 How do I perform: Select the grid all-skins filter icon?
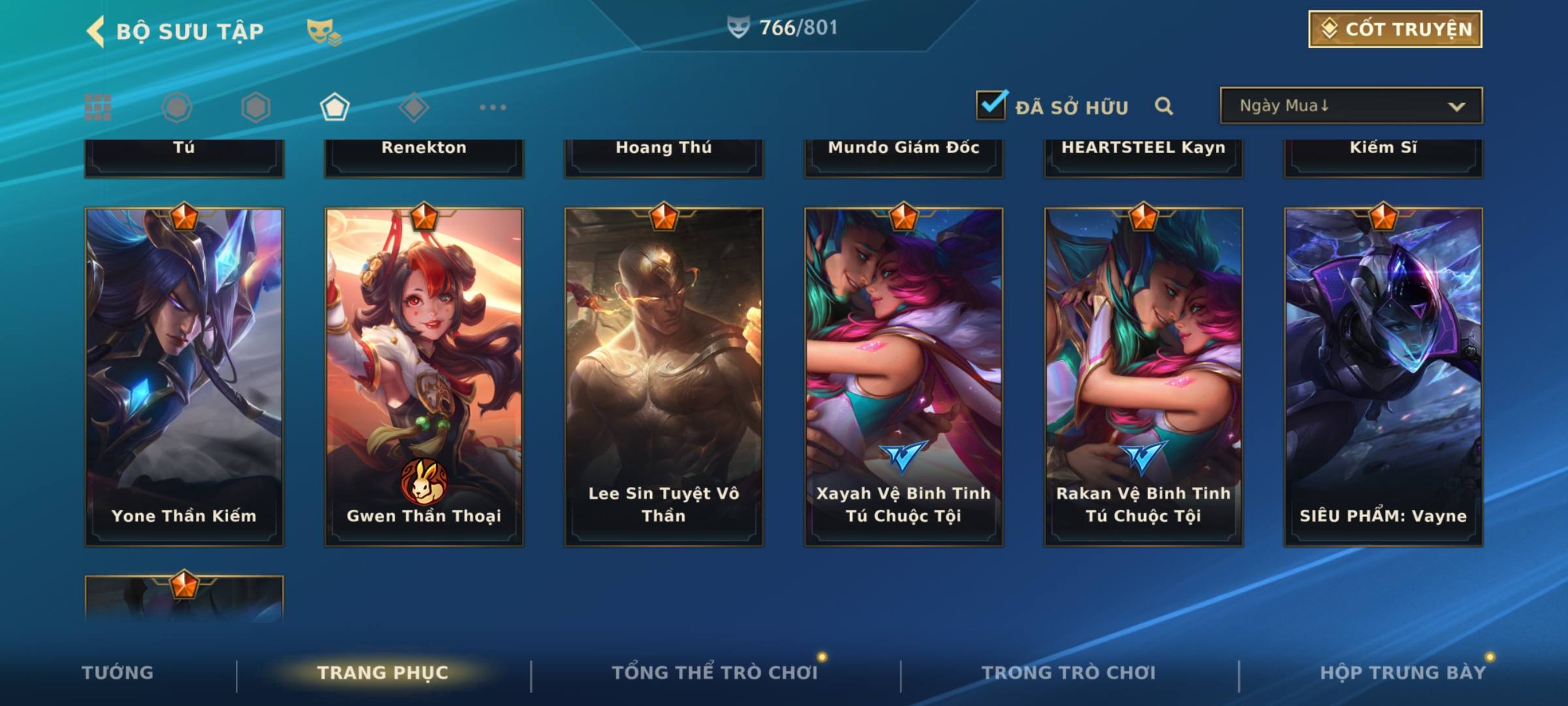98,107
